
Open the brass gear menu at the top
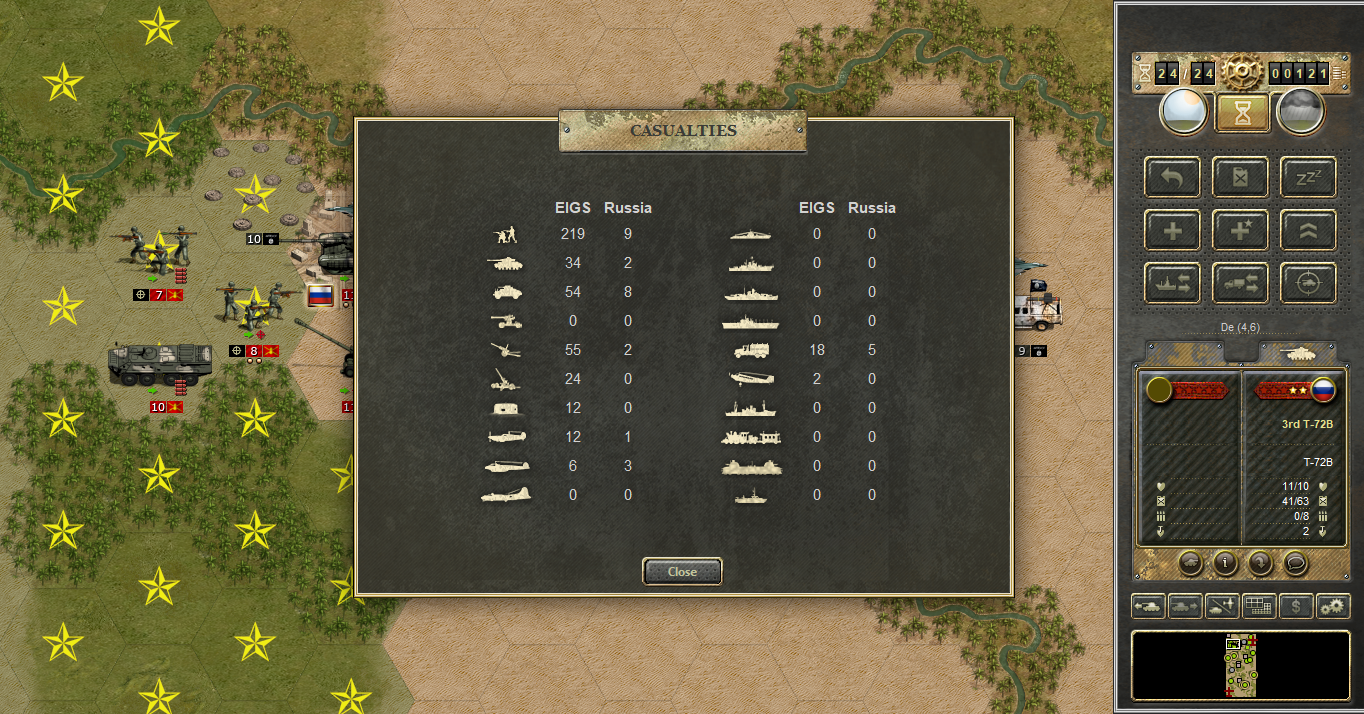pyautogui.click(x=1241, y=71)
